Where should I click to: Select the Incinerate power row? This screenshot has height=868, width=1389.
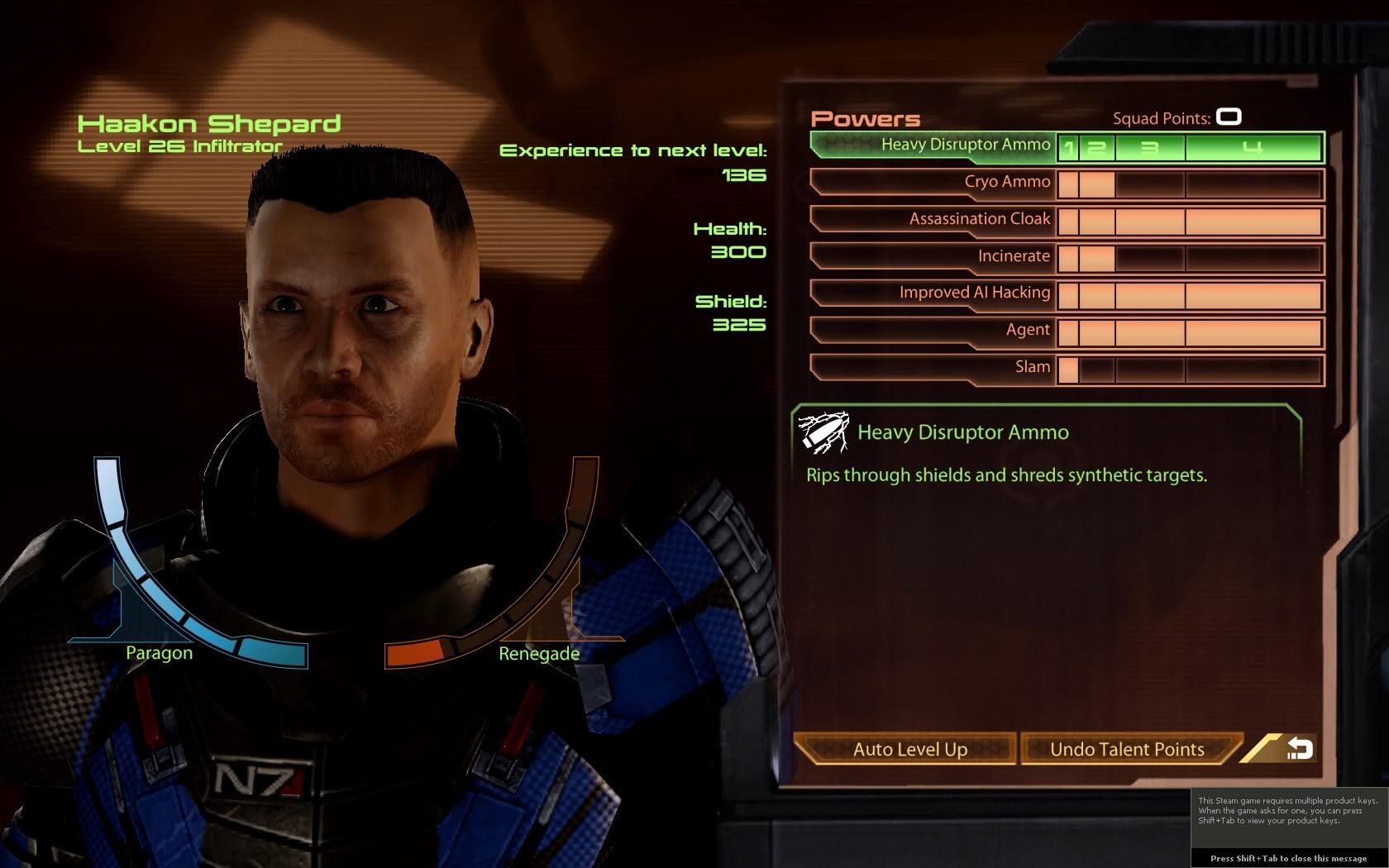coord(1013,257)
